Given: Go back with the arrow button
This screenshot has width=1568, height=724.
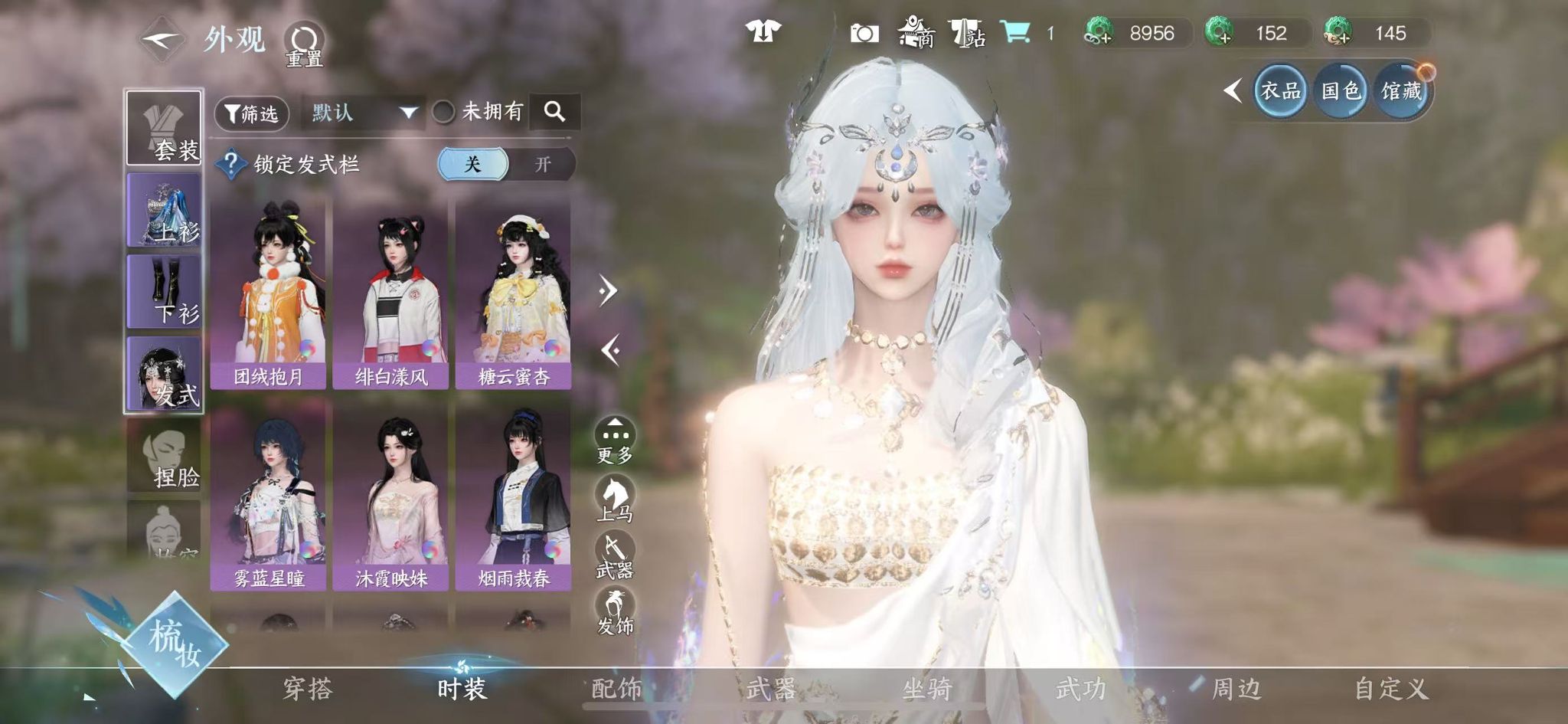Looking at the screenshot, I should [x=162, y=39].
